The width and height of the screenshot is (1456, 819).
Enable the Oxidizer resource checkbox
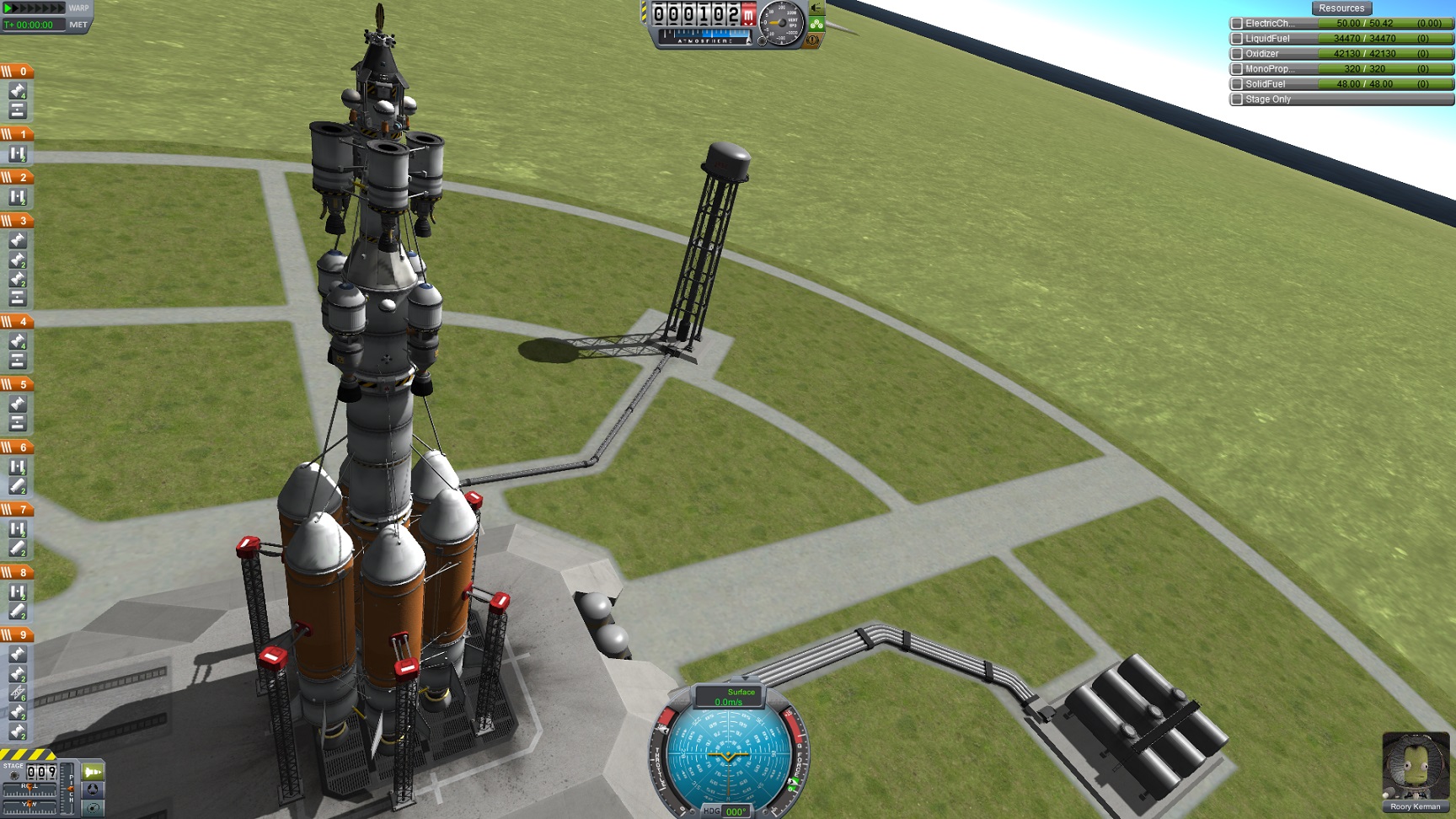(x=1237, y=54)
